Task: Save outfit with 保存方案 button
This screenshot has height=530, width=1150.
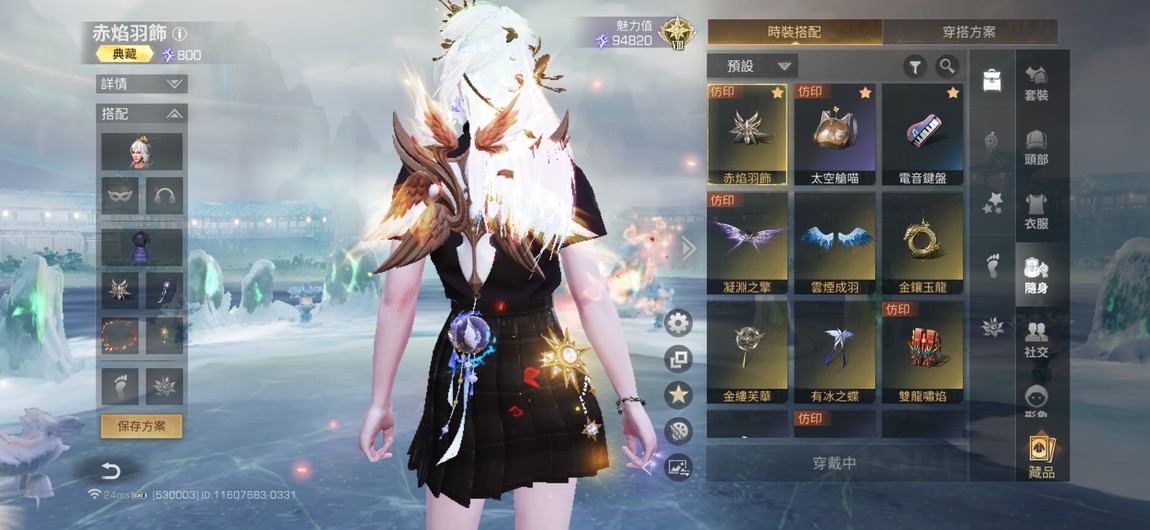Action: [x=141, y=426]
